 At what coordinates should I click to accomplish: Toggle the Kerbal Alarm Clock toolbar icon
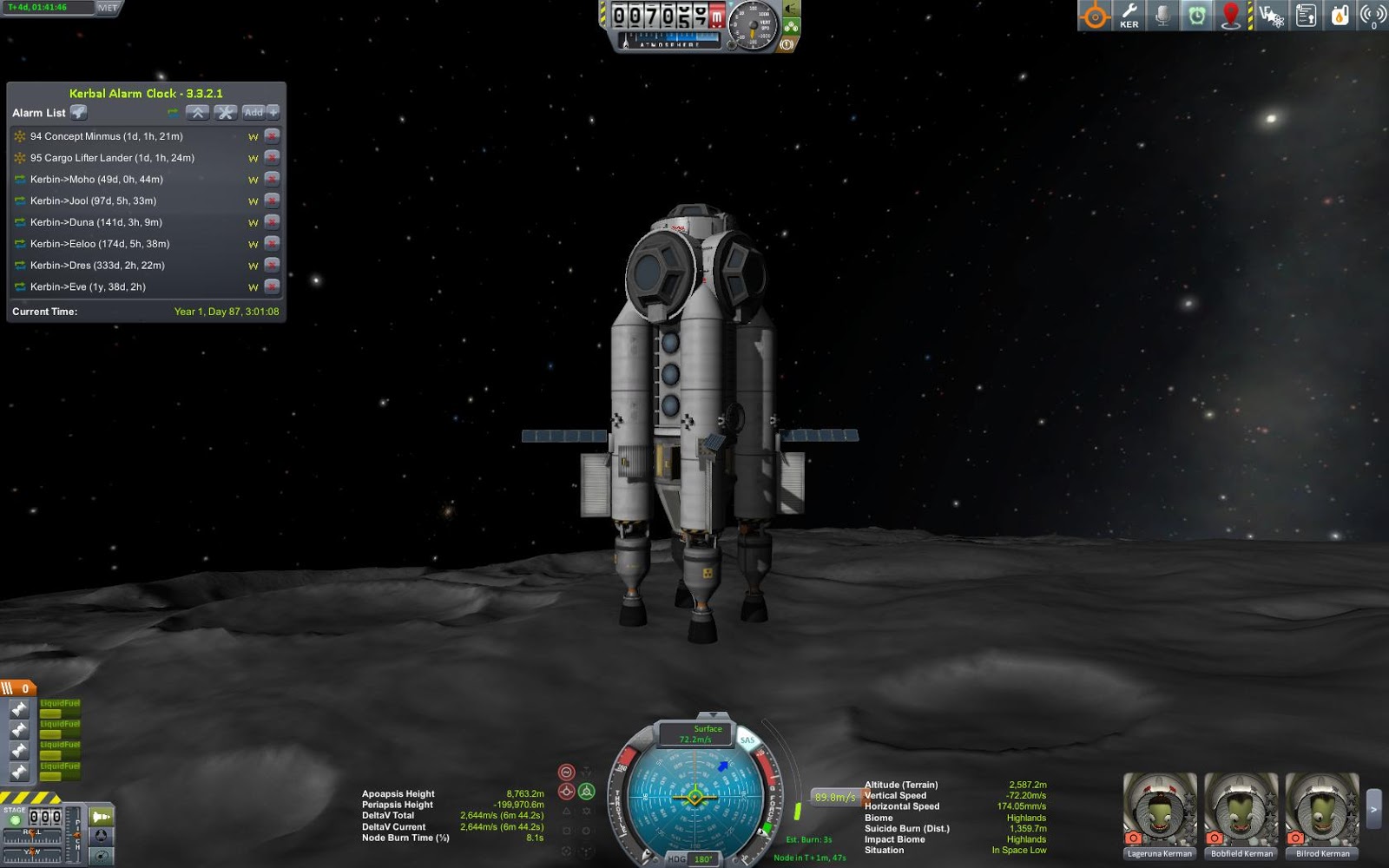(1197, 16)
